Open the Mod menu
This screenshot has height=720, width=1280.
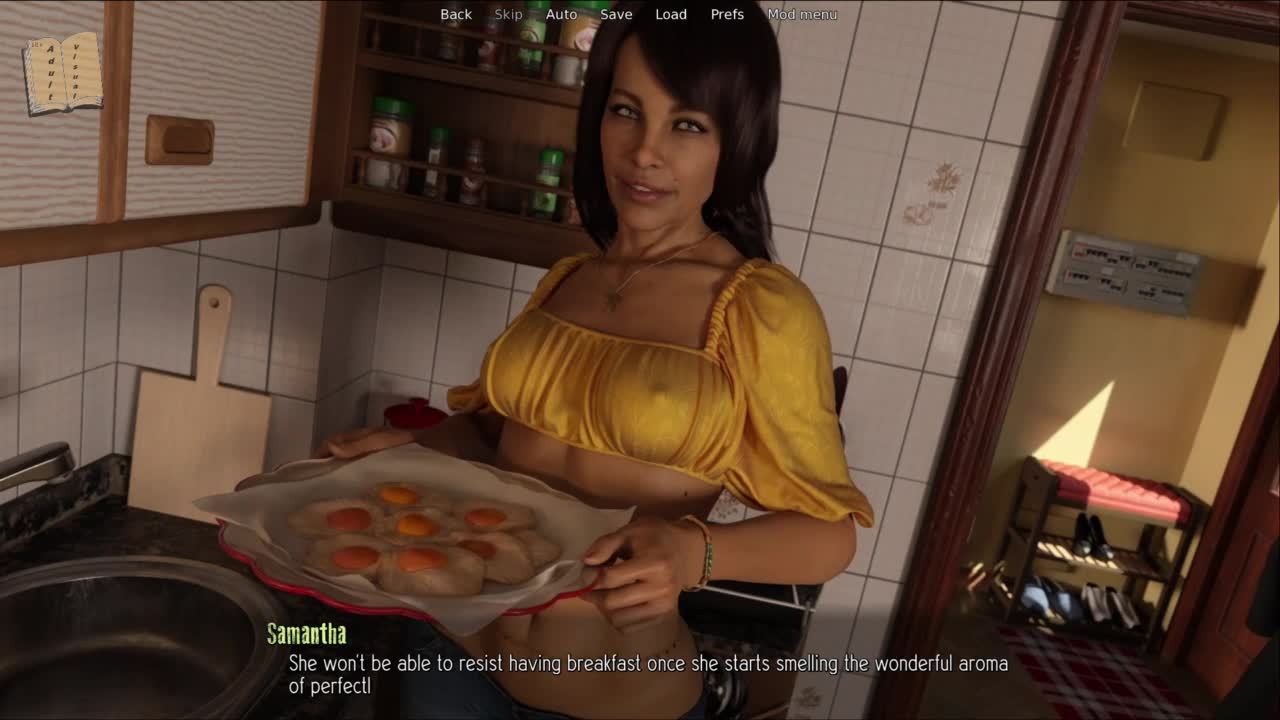[x=802, y=14]
